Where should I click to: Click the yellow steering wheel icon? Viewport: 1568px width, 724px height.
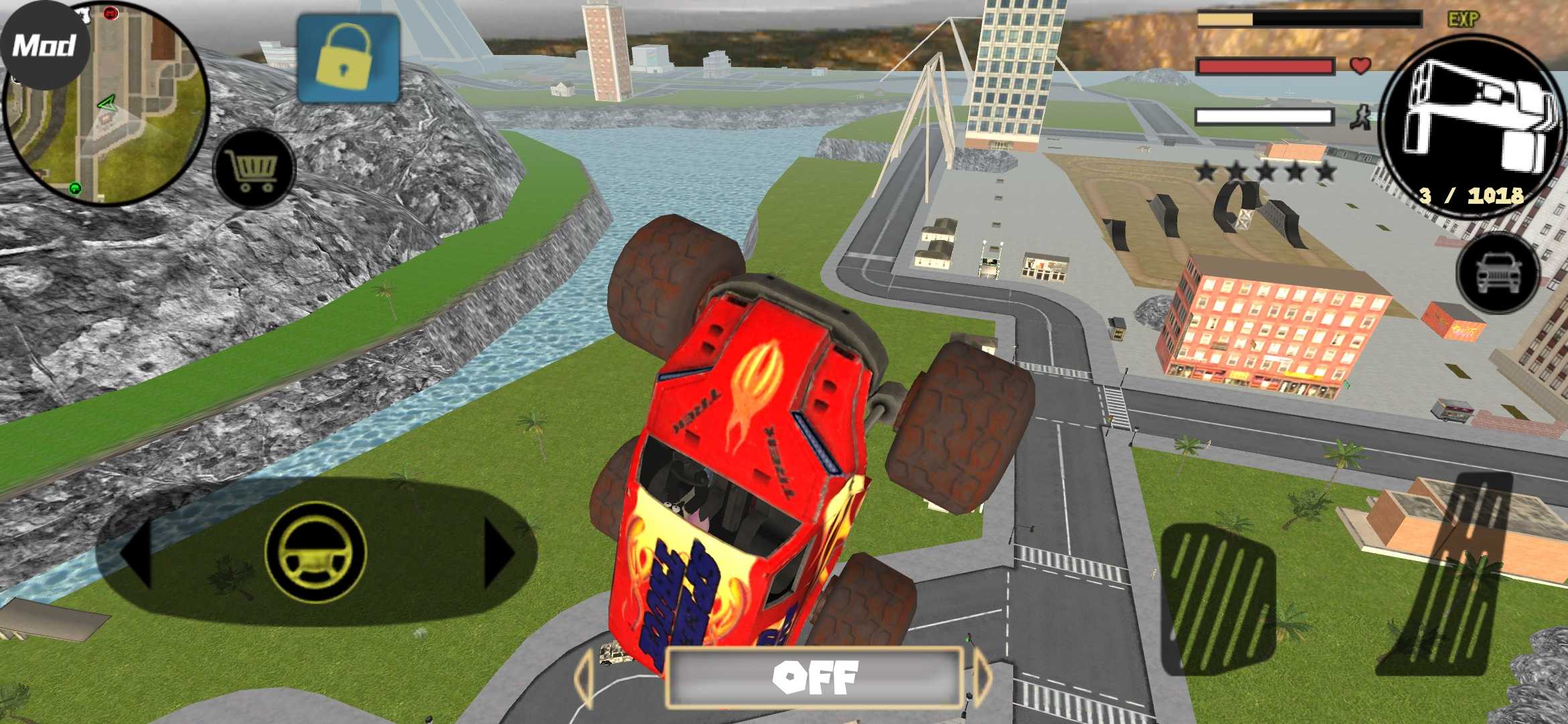(x=316, y=552)
